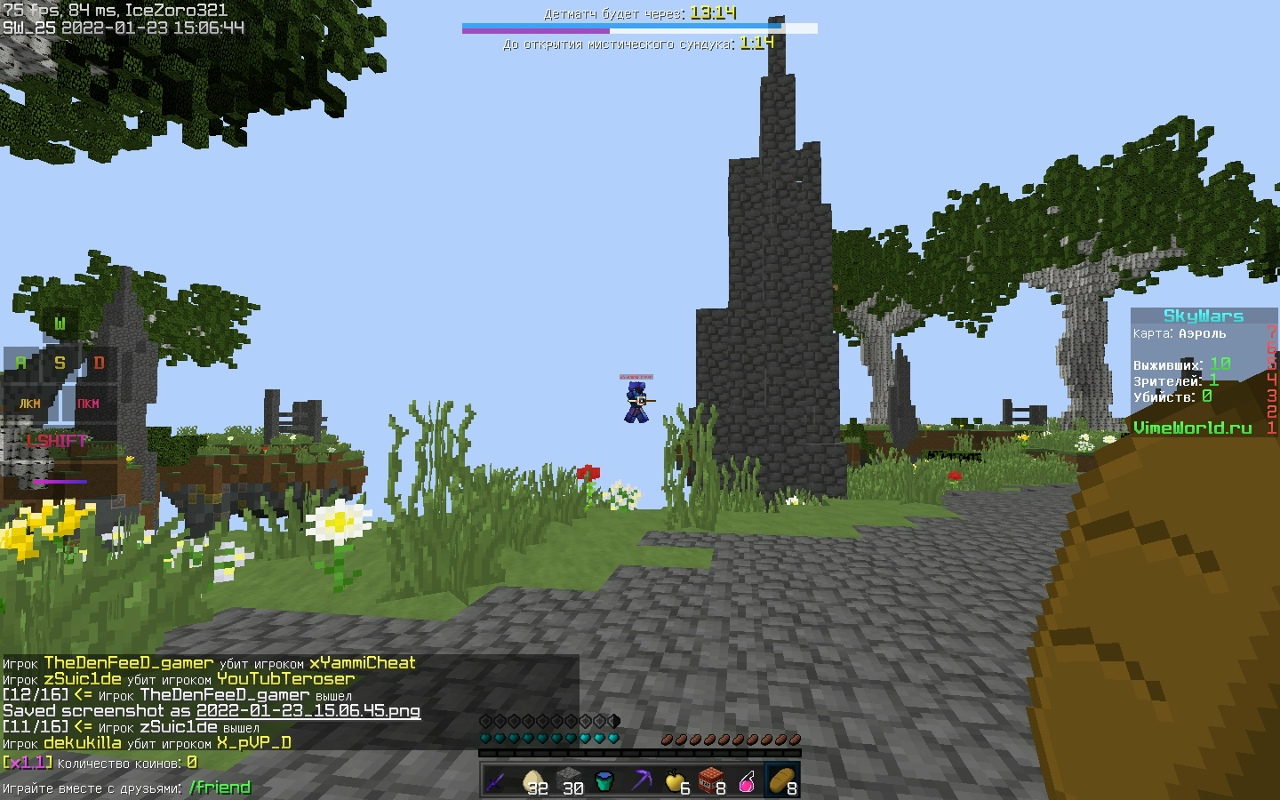This screenshot has width=1280, height=800.
Task: Choose the TNT block slot
Action: 711,781
